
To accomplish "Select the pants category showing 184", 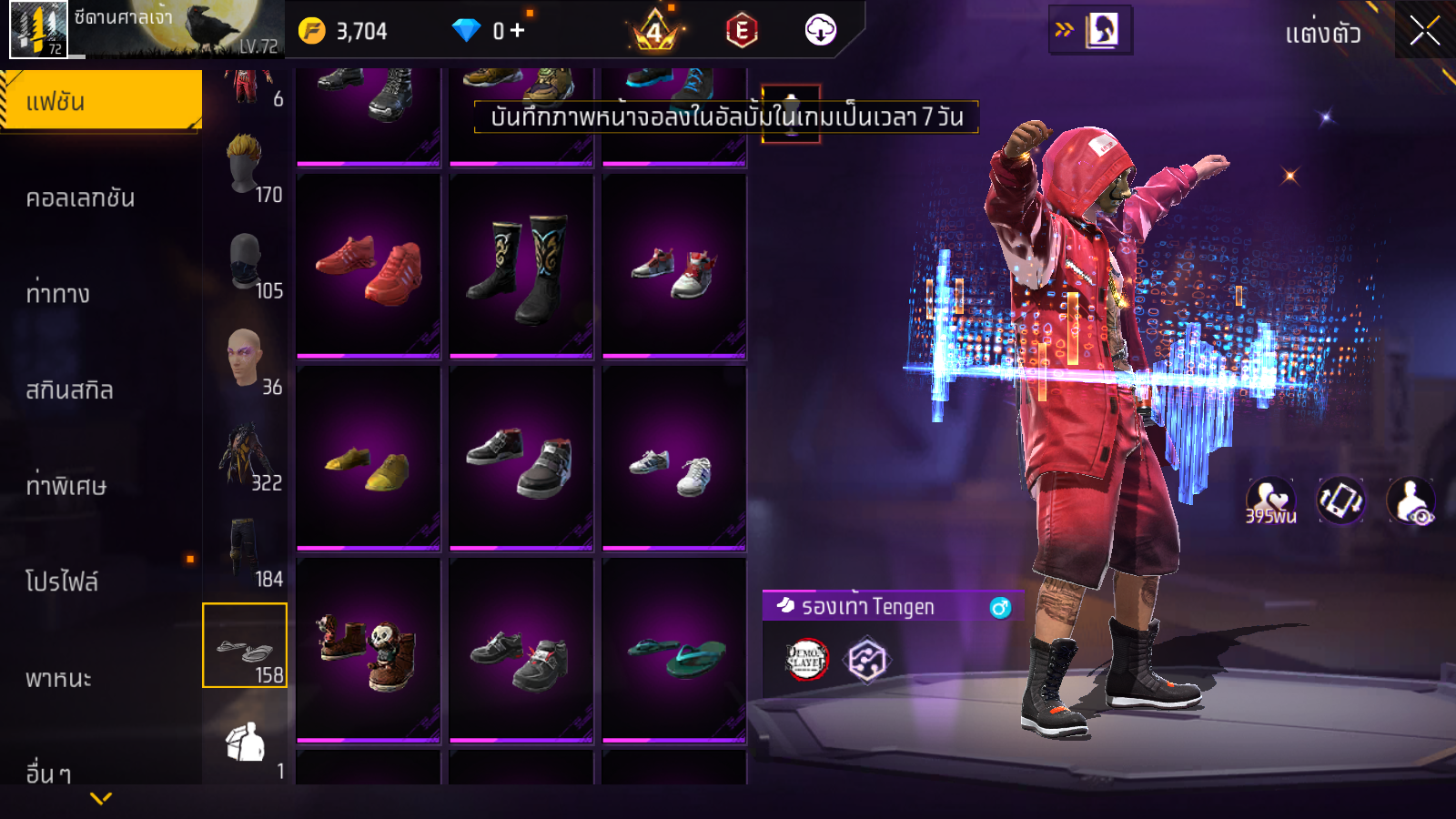I will [245, 551].
